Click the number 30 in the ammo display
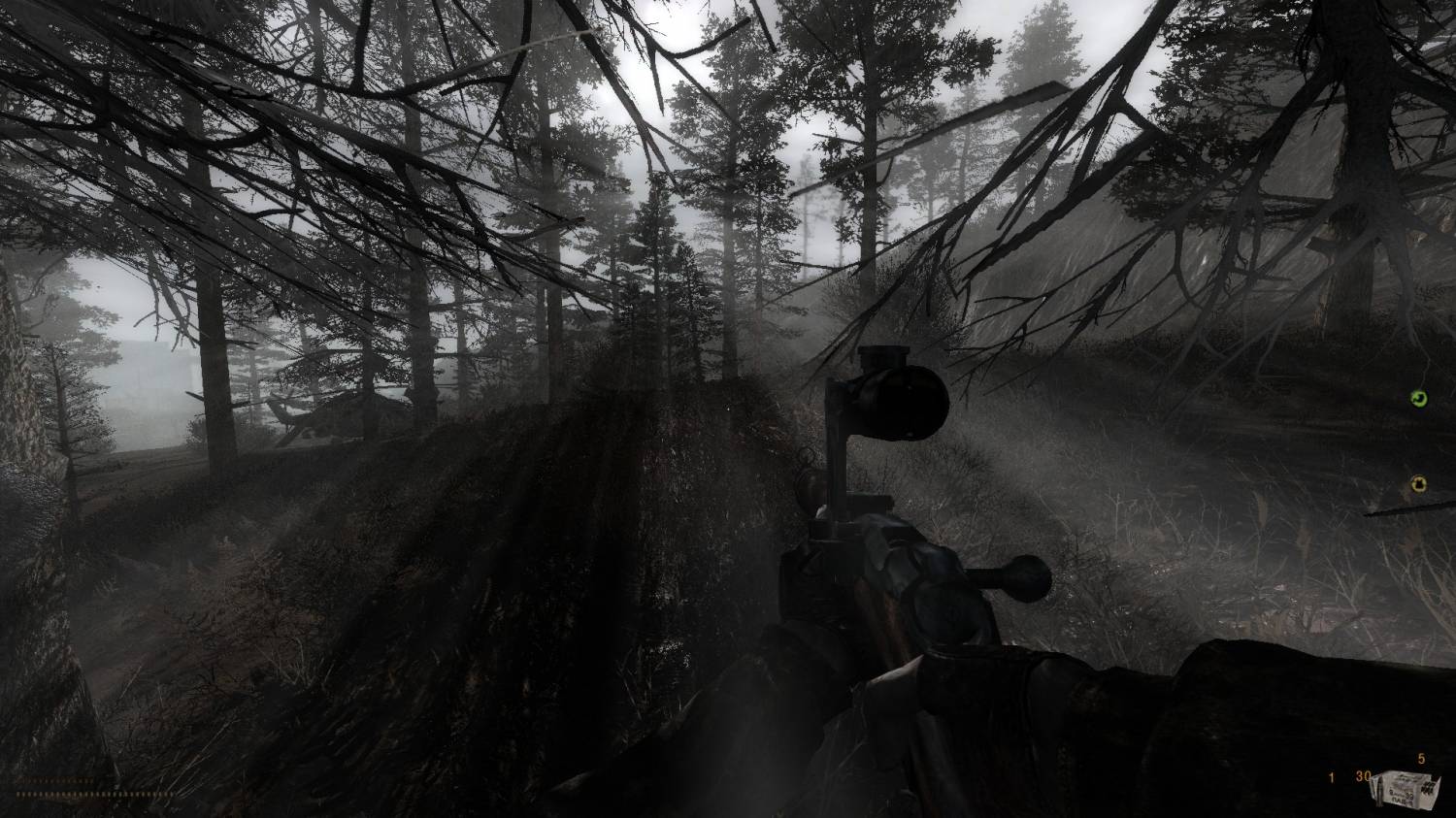This screenshot has width=1456, height=818. pyautogui.click(x=1362, y=777)
